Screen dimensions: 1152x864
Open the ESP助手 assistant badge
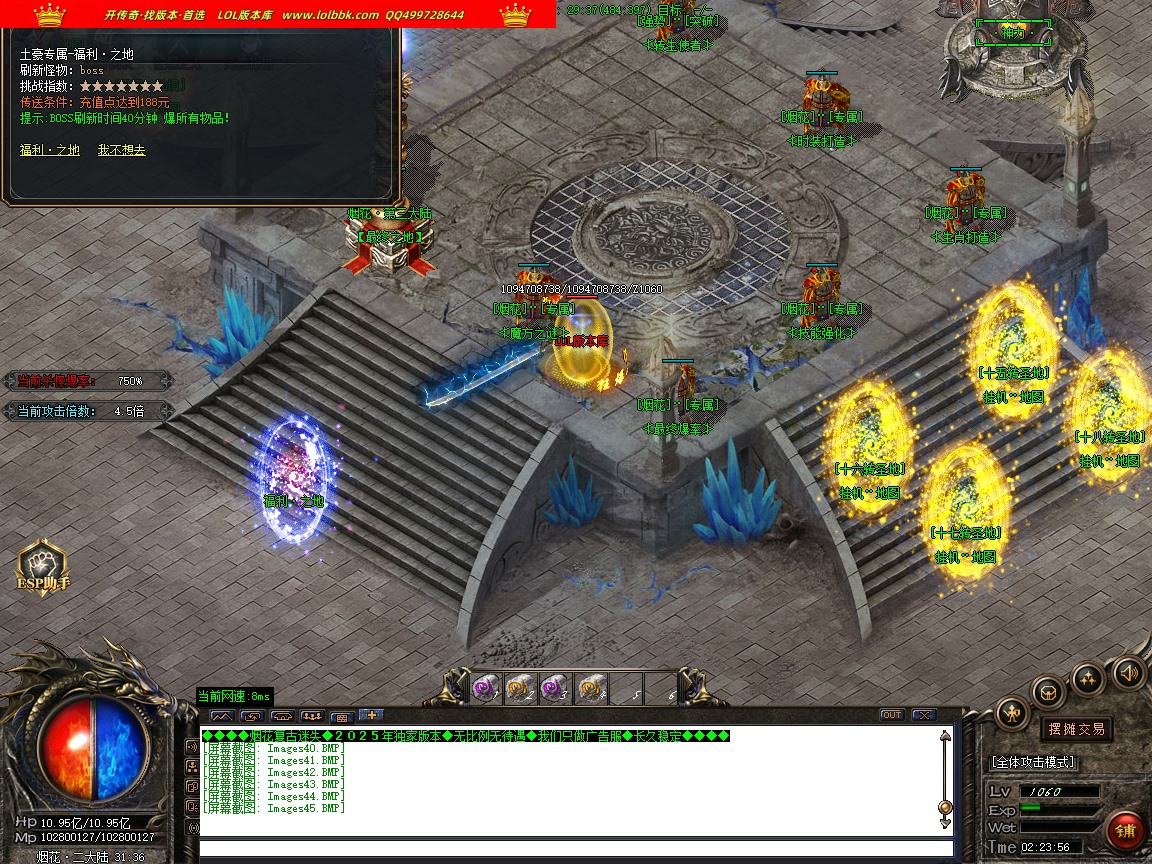(x=42, y=567)
